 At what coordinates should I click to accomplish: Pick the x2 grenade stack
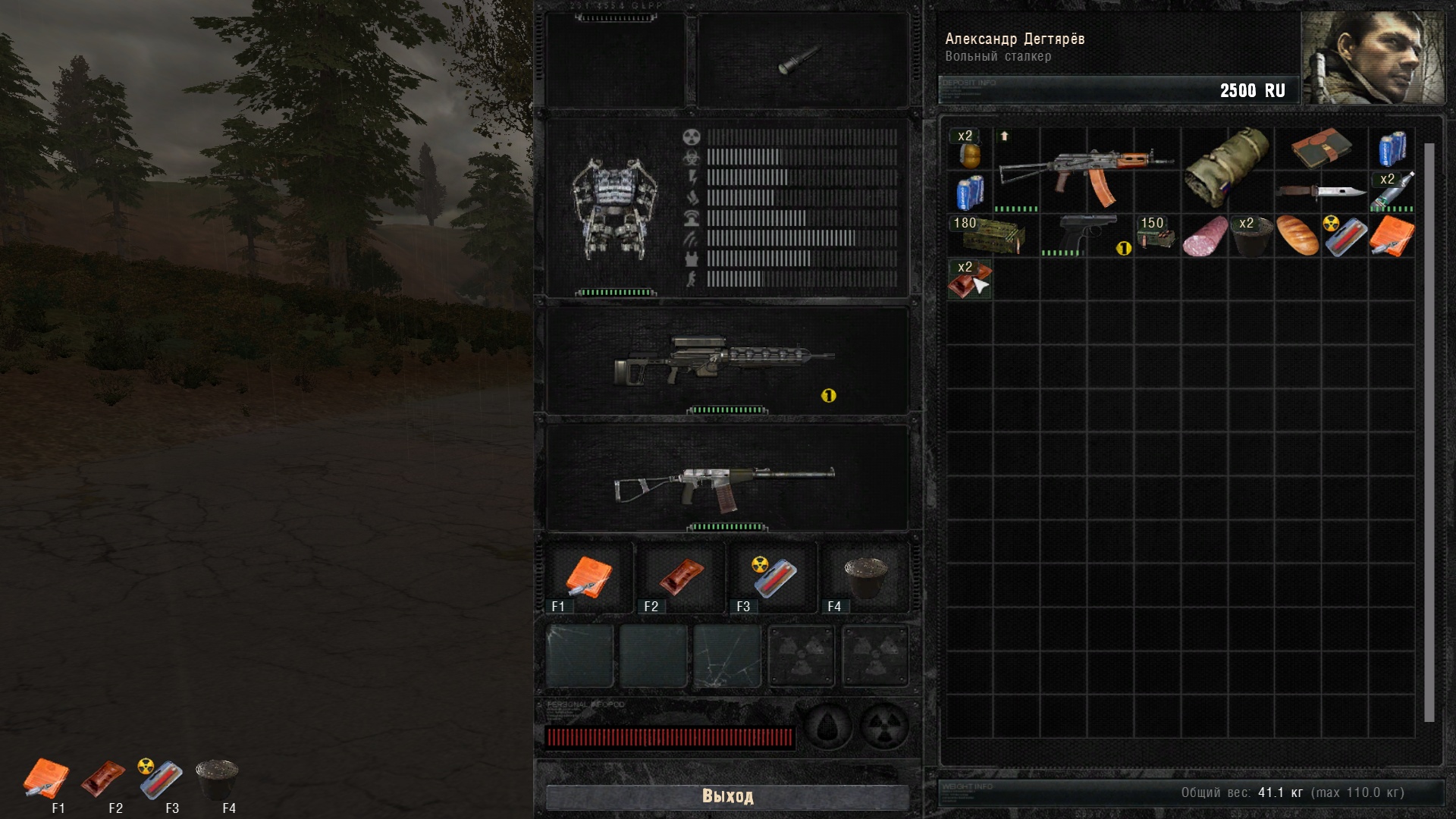970,149
